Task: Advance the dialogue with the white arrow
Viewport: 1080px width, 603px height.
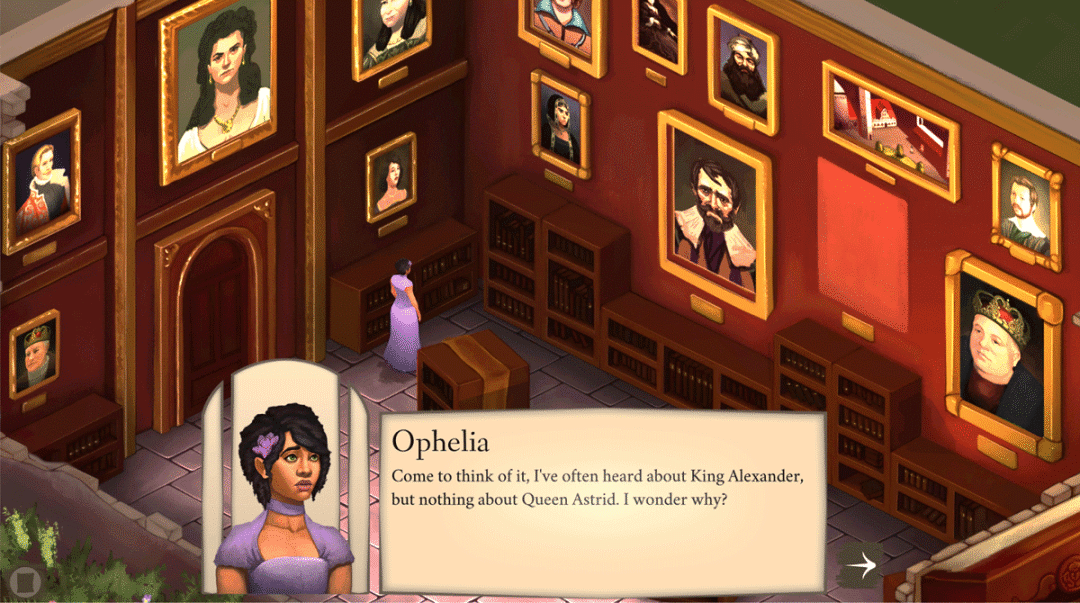Action: (x=861, y=565)
